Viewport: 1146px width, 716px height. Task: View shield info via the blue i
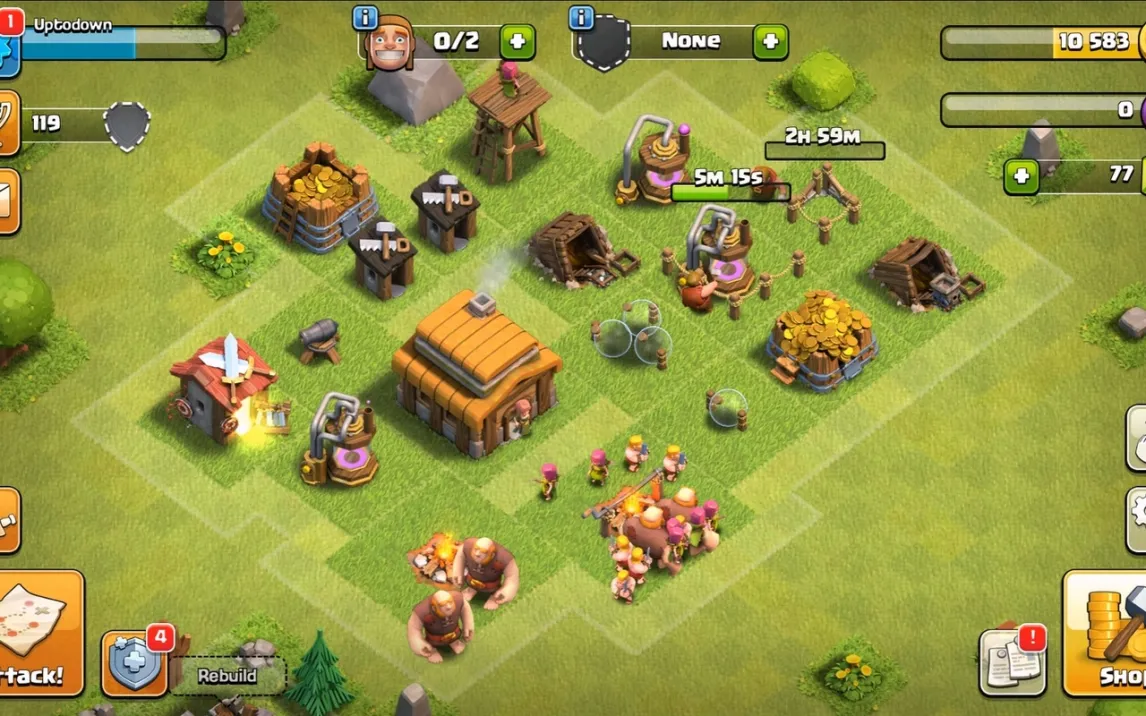pos(582,18)
